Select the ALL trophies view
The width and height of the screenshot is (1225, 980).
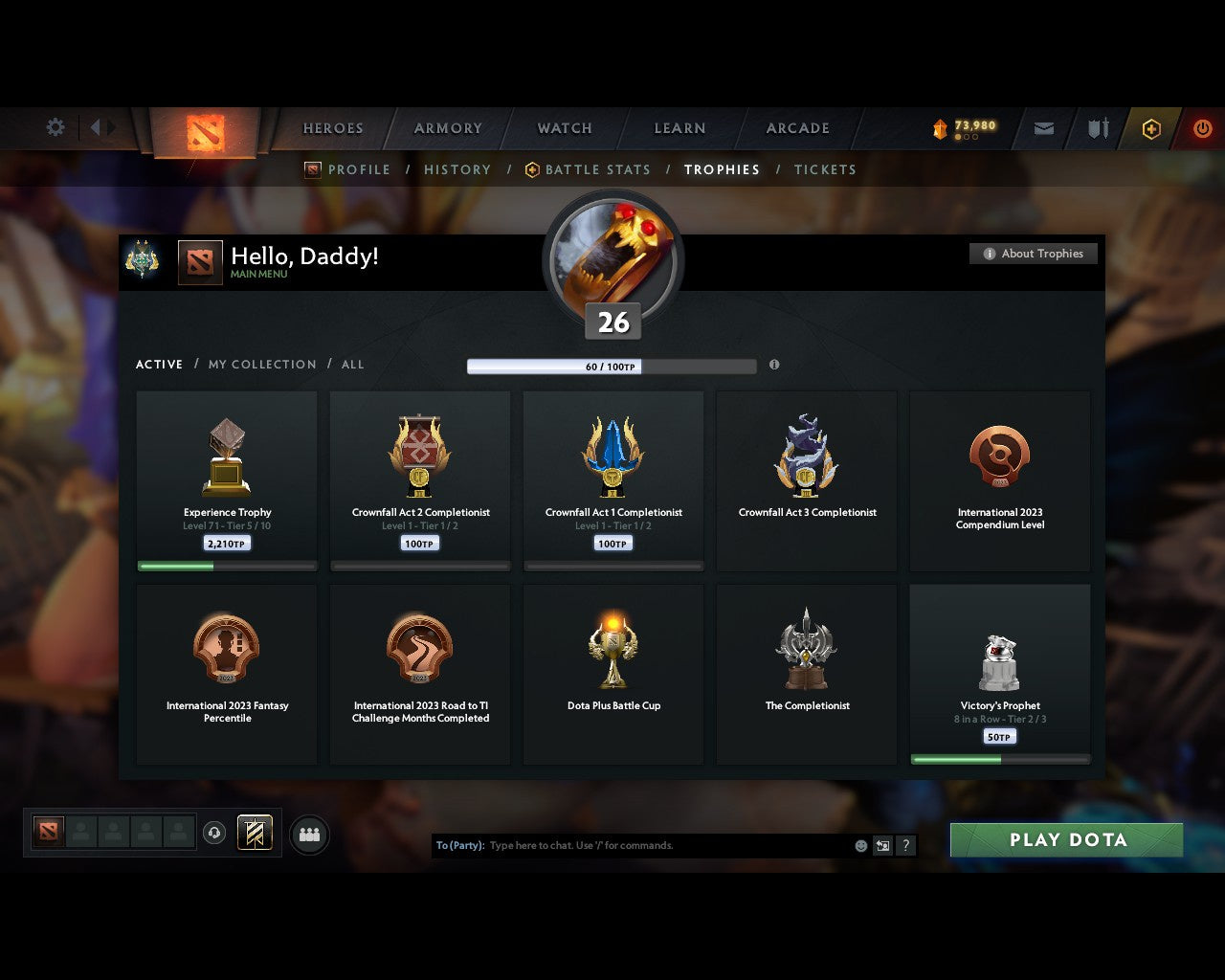[x=352, y=365]
